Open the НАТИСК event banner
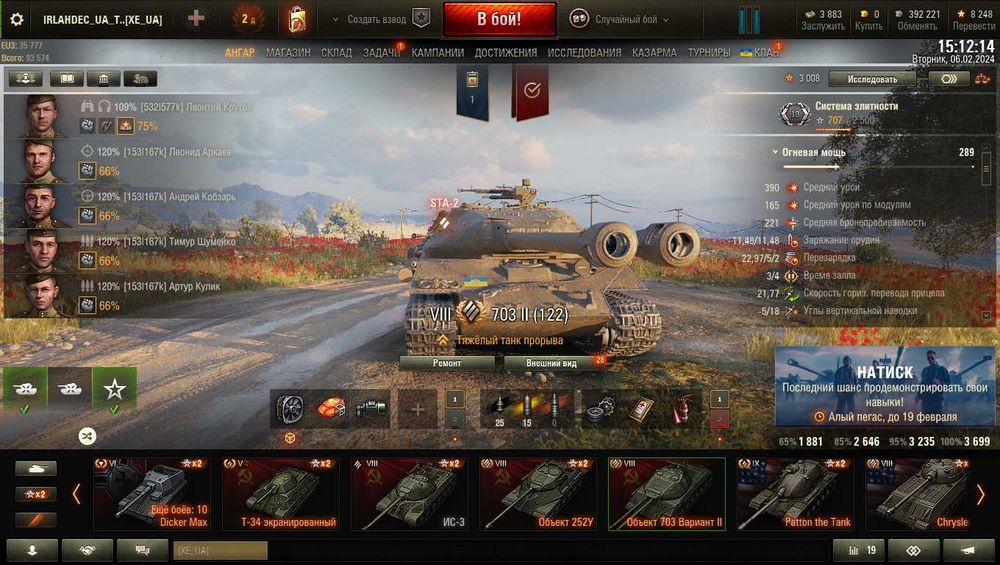Viewport: 1000px width, 565px height. click(885, 388)
